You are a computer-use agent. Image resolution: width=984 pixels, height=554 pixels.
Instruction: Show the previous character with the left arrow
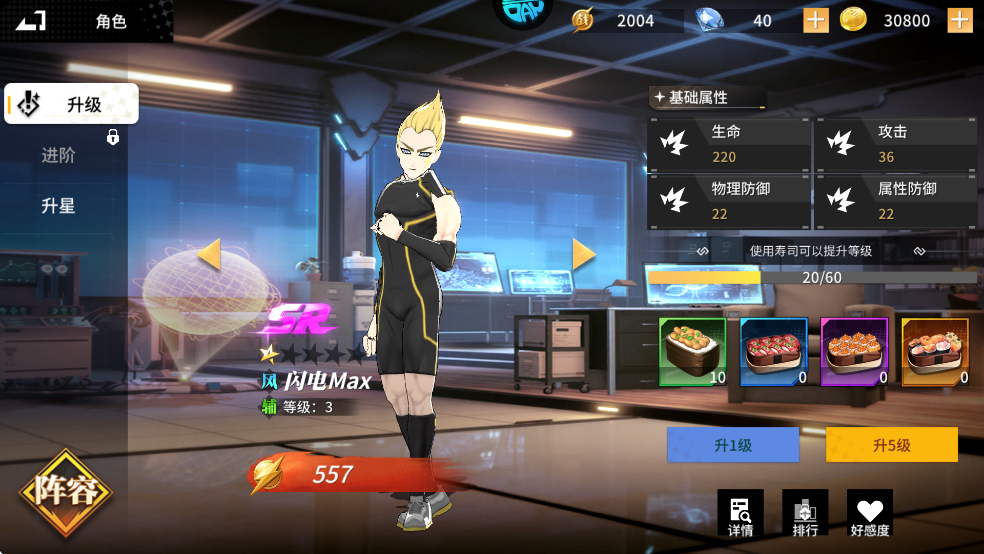point(209,254)
